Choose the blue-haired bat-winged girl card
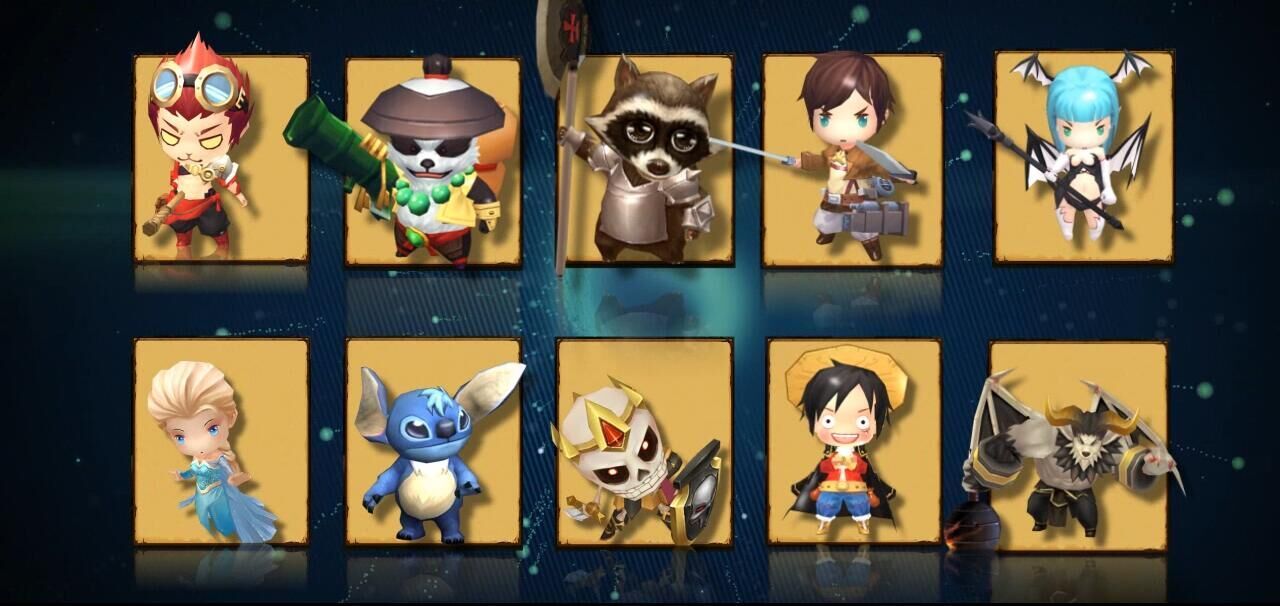Screen dimensions: 1280x606 1083,157
